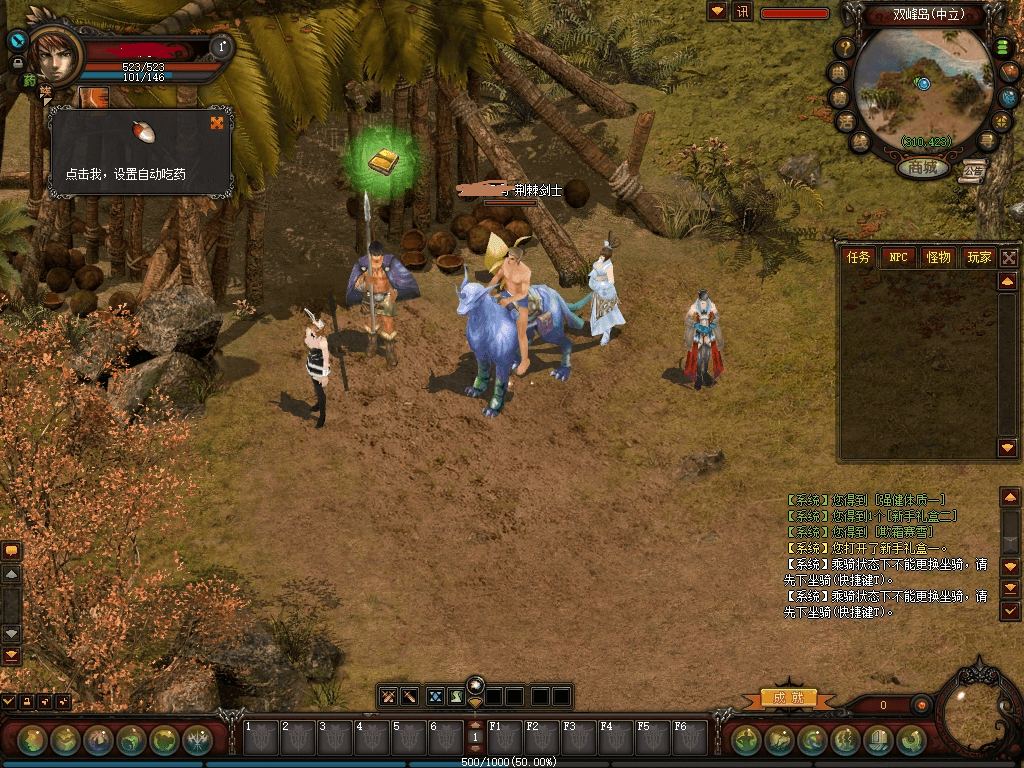1024x768 pixels.
Task: Click the question mark help icon
Action: (846, 47)
